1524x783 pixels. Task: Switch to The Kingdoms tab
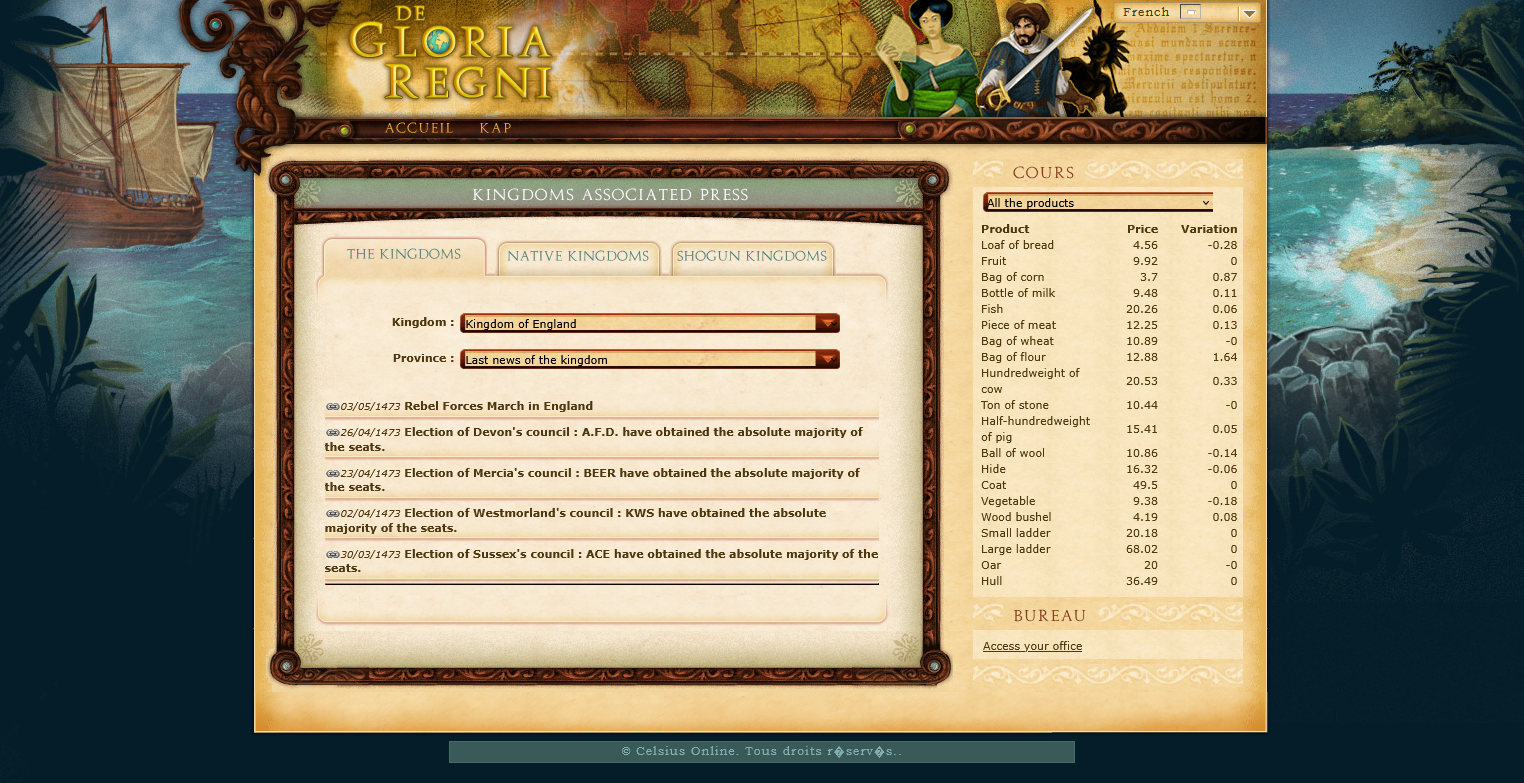click(x=404, y=255)
